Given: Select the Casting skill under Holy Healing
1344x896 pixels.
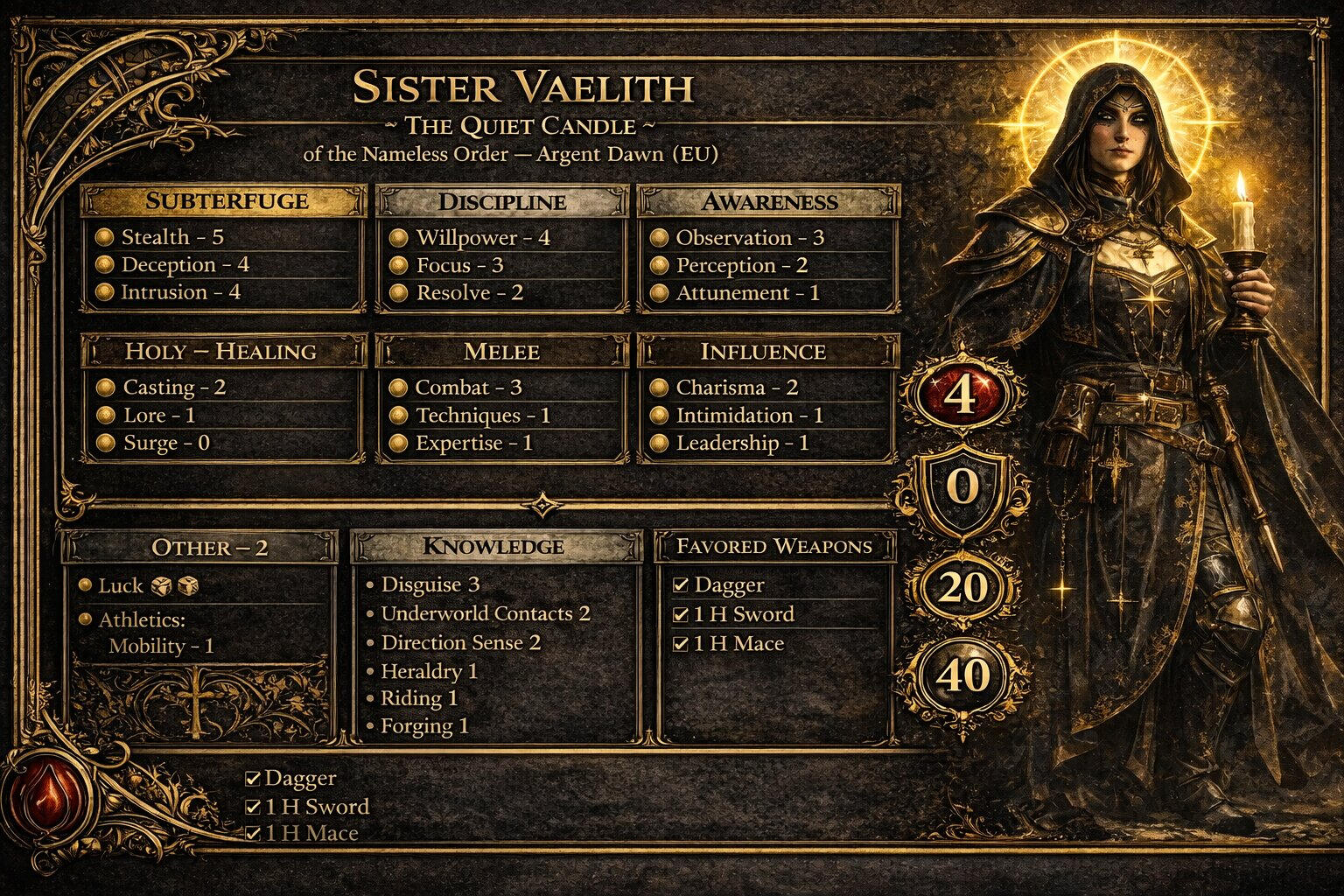Looking at the screenshot, I should pyautogui.click(x=174, y=388).
